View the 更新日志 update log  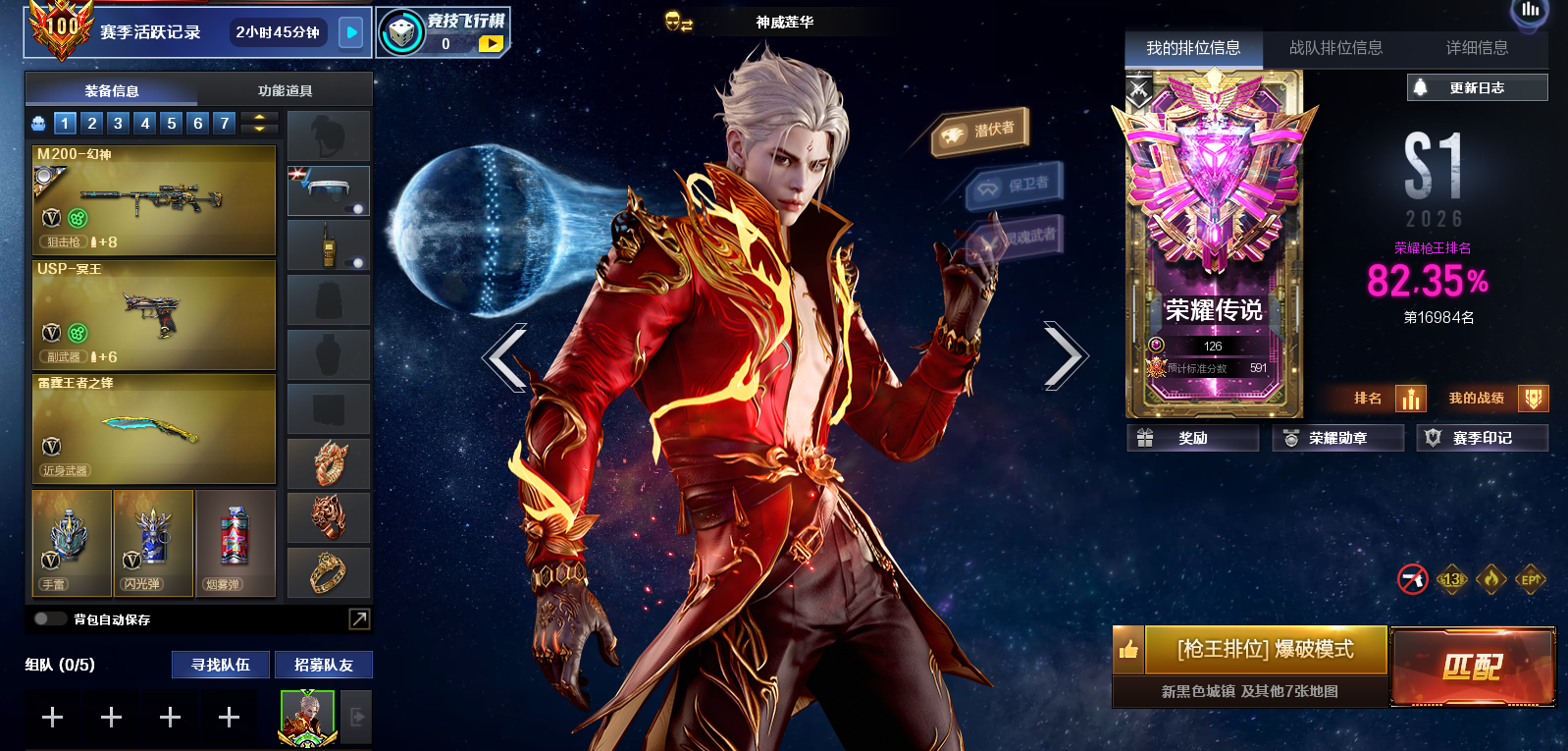click(x=1477, y=88)
